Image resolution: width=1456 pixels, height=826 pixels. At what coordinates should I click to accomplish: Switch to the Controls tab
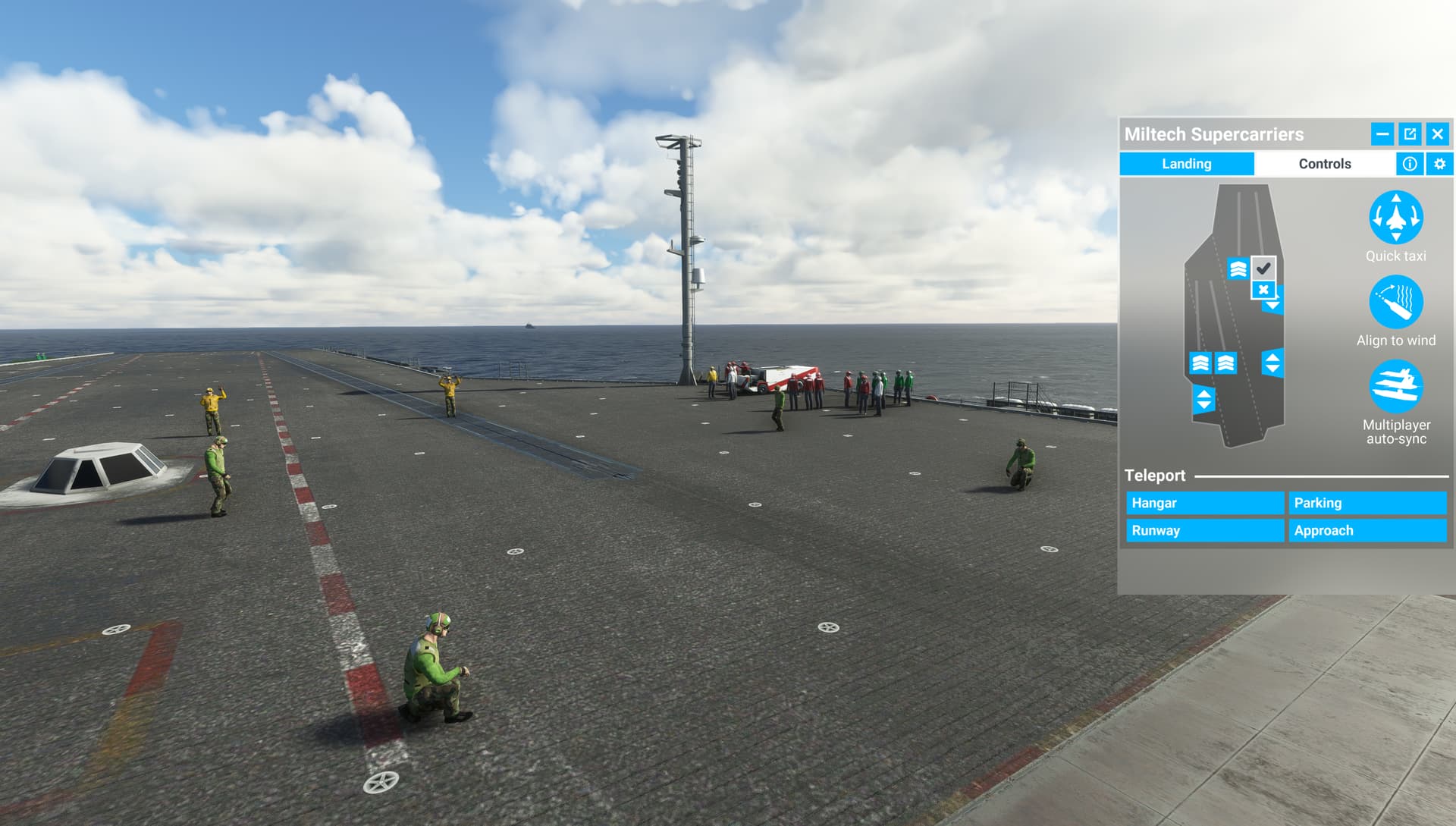pyautogui.click(x=1324, y=164)
